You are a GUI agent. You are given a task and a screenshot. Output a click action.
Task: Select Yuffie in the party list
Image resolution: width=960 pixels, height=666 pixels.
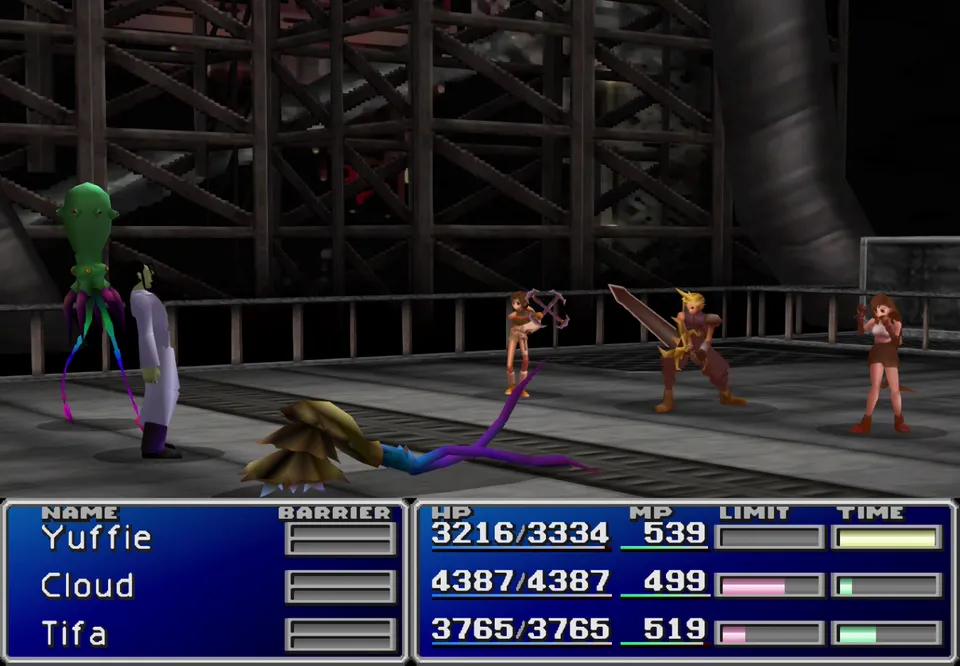96,538
